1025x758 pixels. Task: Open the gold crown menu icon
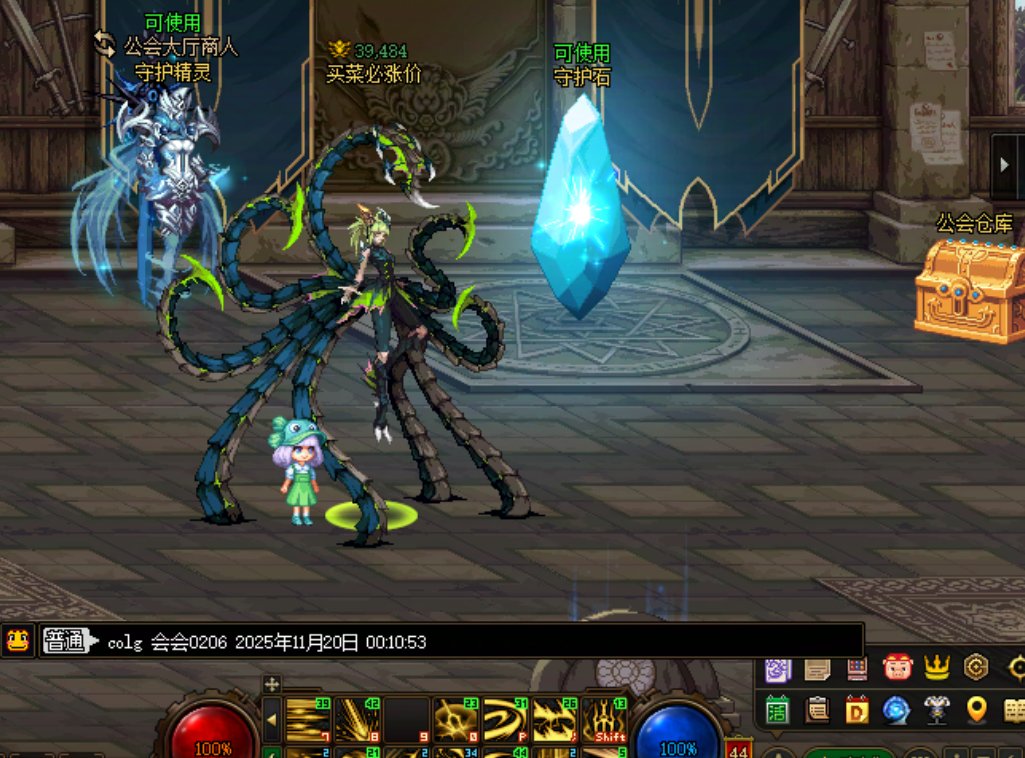937,666
